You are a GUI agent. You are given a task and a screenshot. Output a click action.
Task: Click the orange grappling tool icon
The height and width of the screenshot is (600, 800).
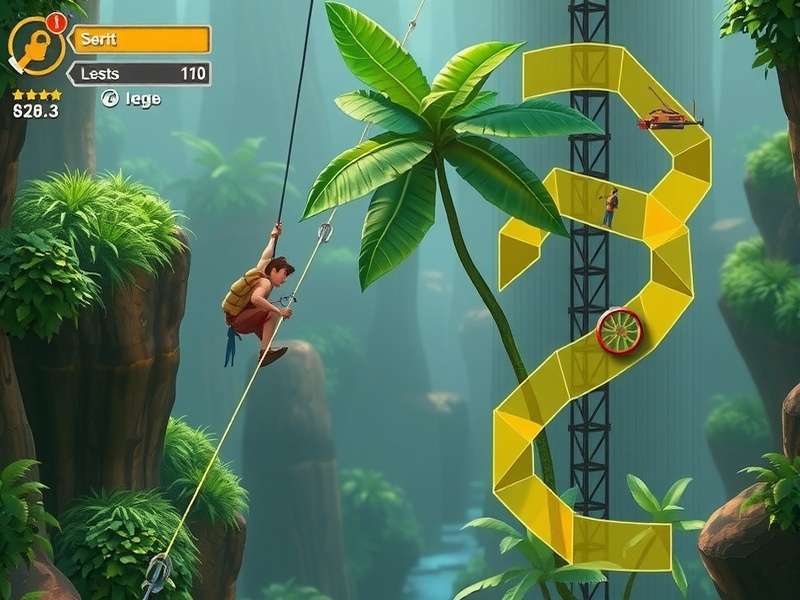click(35, 46)
